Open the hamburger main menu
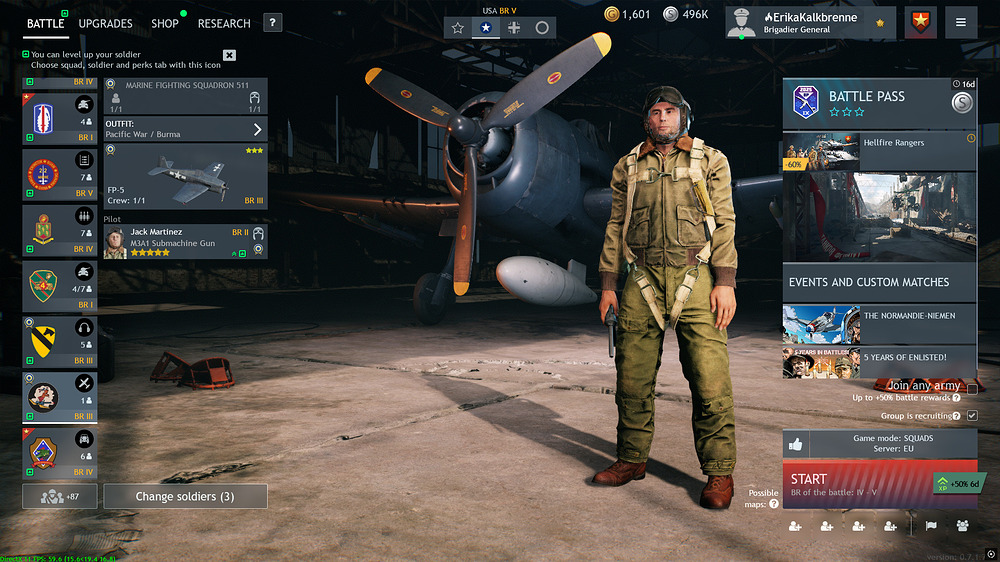Image resolution: width=1000 pixels, height=562 pixels. point(961,23)
